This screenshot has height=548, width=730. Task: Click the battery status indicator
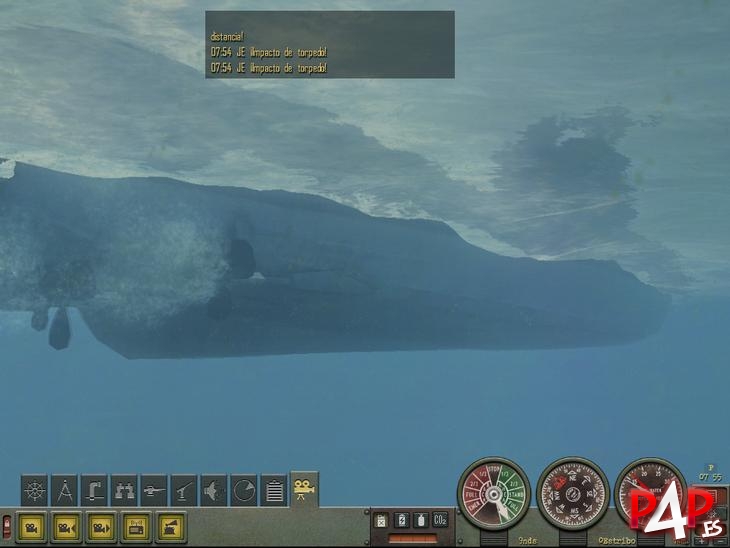pos(399,520)
